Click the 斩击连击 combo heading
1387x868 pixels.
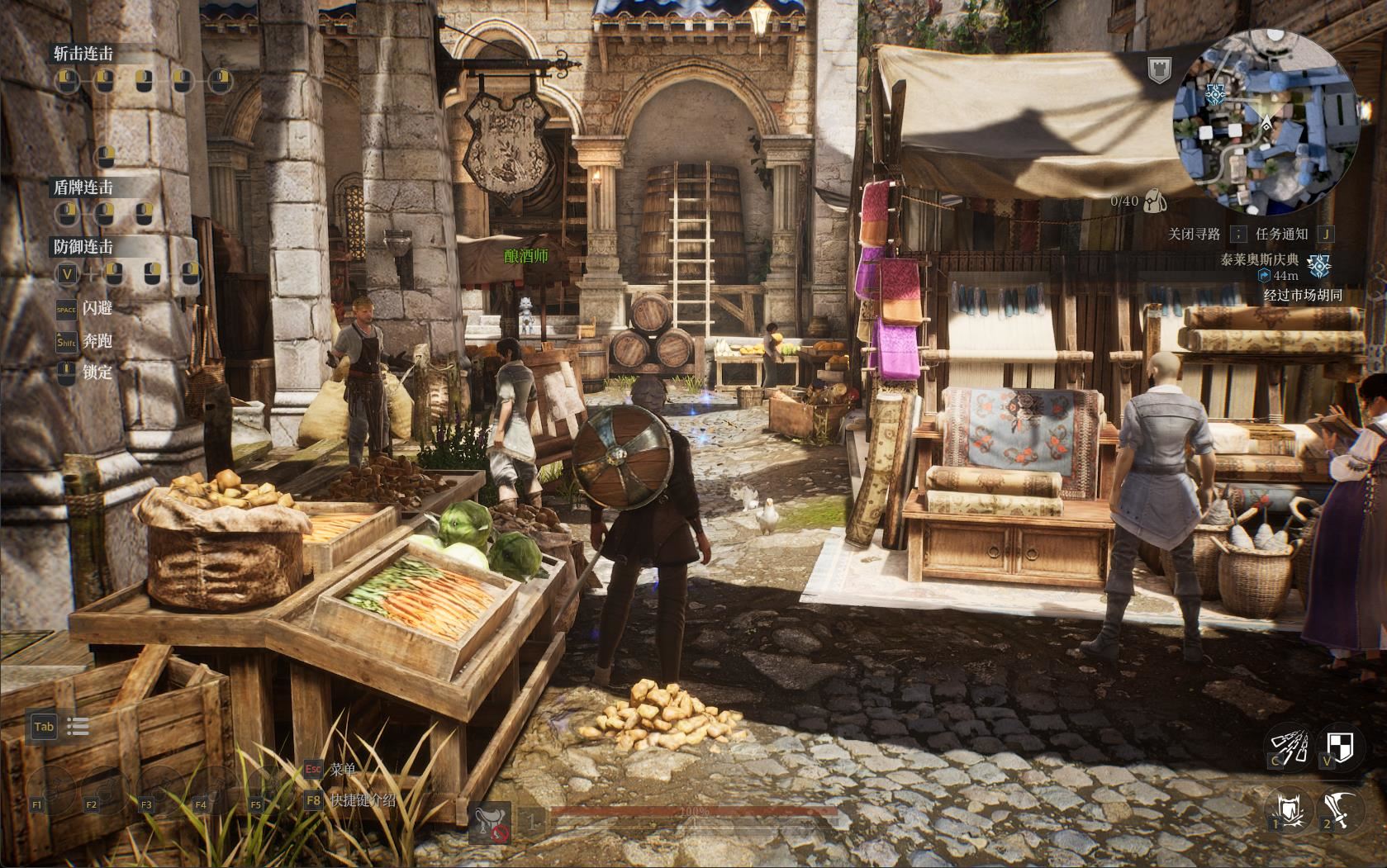click(x=83, y=54)
